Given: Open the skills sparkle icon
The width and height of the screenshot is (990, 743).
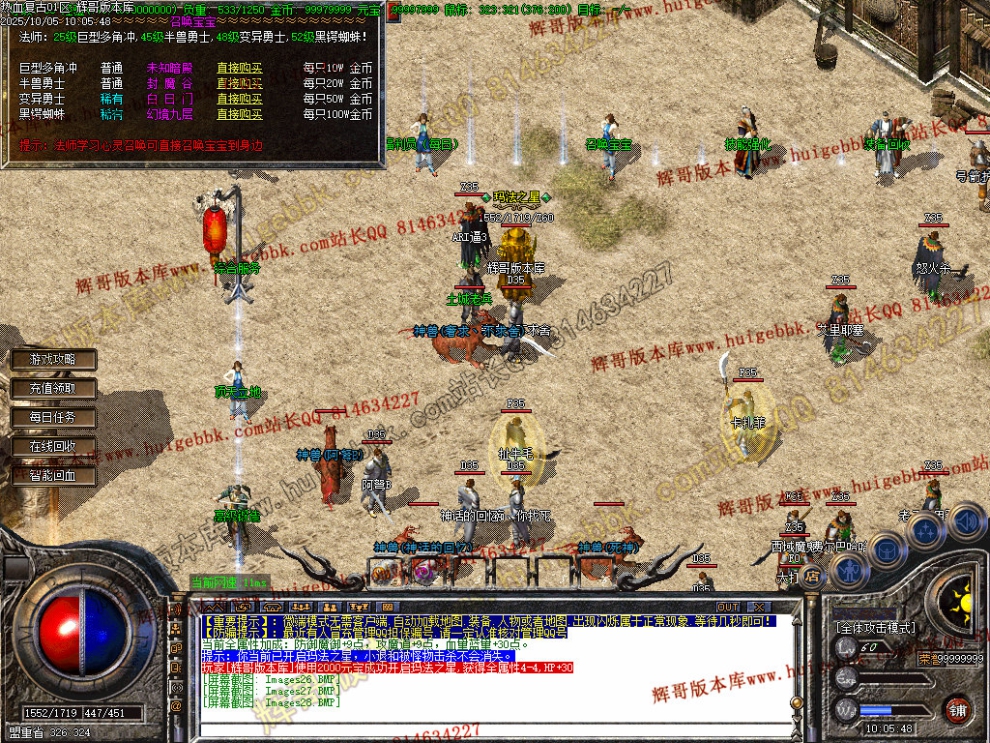Looking at the screenshot, I should pyautogui.click(x=927, y=531).
